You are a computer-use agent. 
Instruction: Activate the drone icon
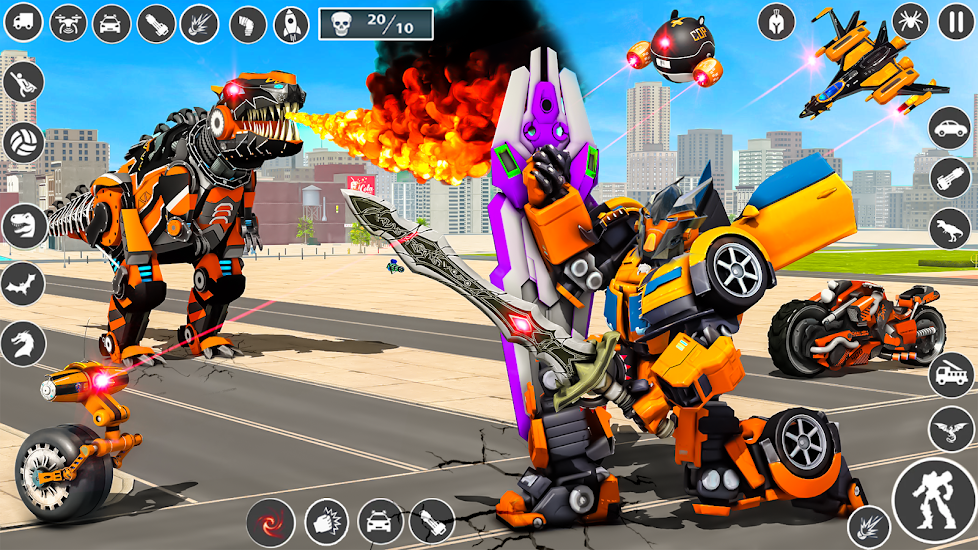pos(68,22)
